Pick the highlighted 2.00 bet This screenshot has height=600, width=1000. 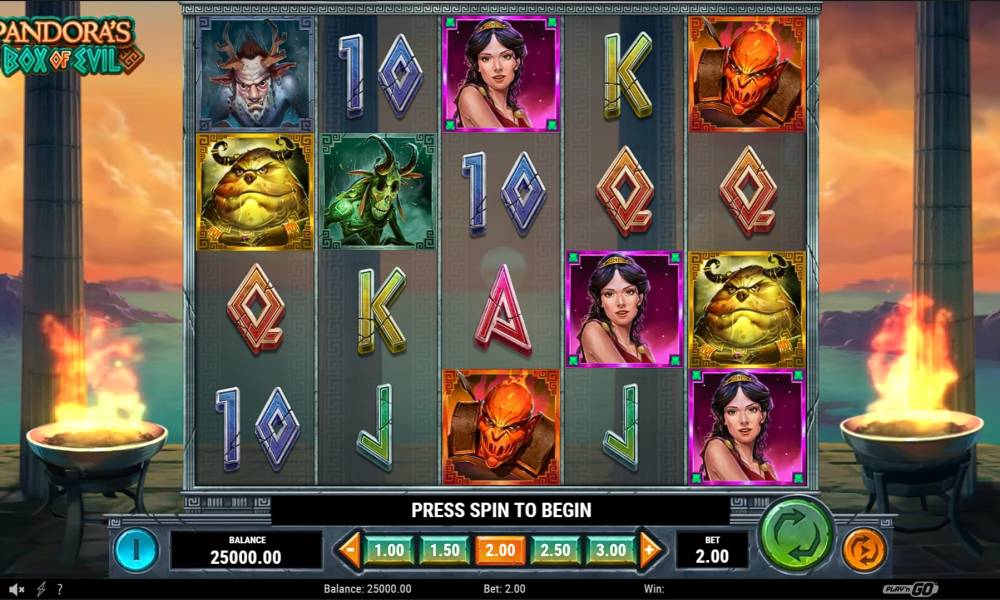(500, 550)
